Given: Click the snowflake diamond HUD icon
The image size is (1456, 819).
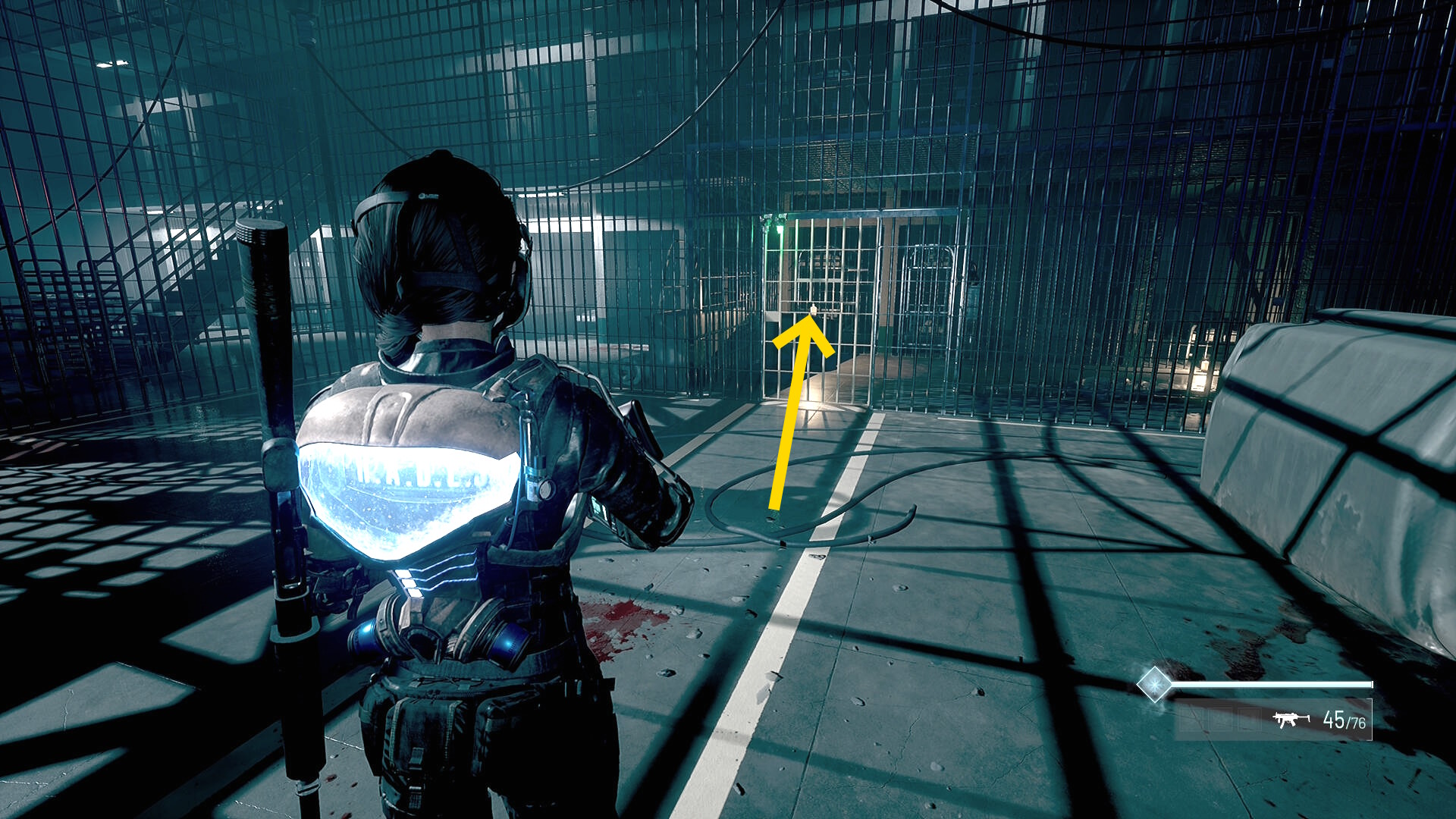Looking at the screenshot, I should (1154, 685).
